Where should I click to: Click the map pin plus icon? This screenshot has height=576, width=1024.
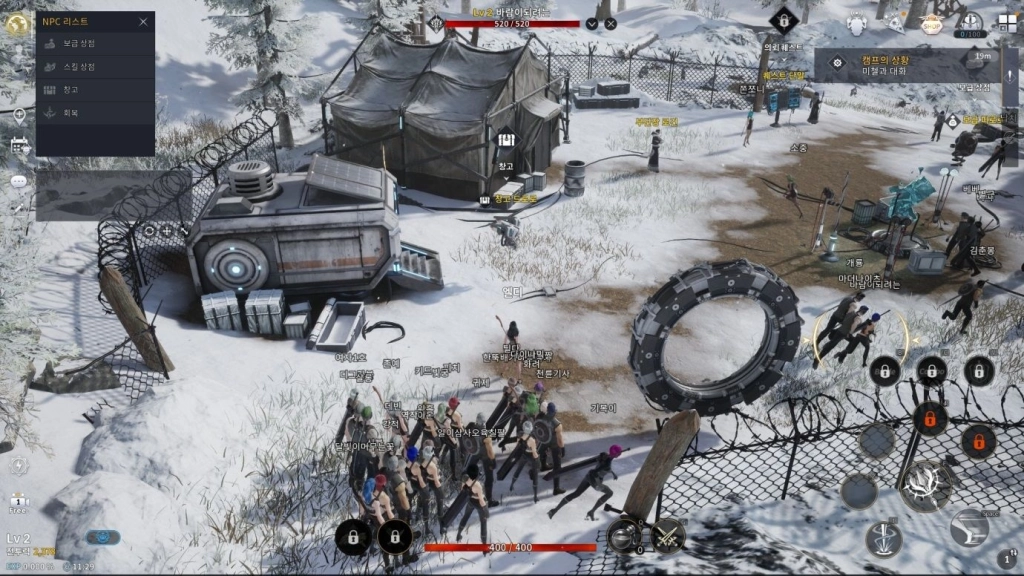pos(19,114)
